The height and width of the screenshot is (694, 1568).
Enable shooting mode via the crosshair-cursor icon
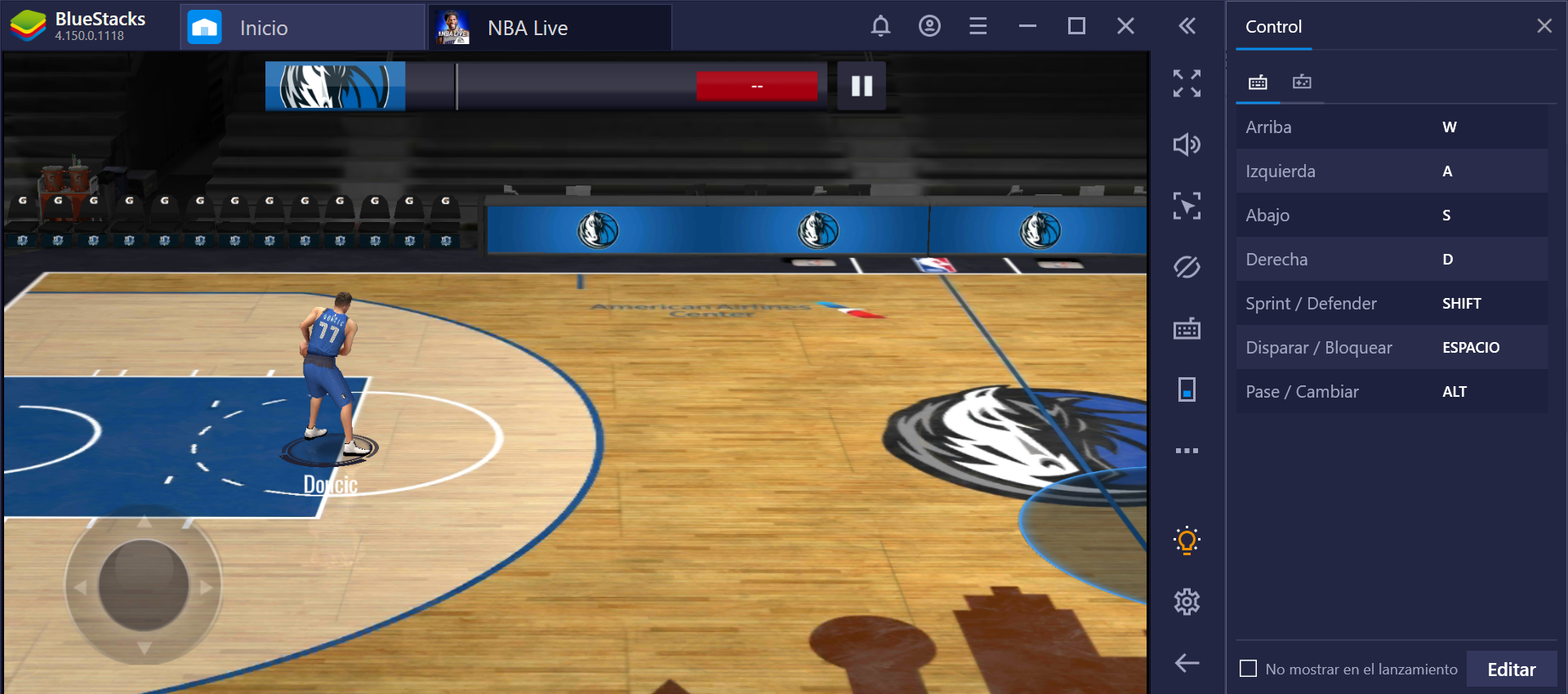point(1187,206)
